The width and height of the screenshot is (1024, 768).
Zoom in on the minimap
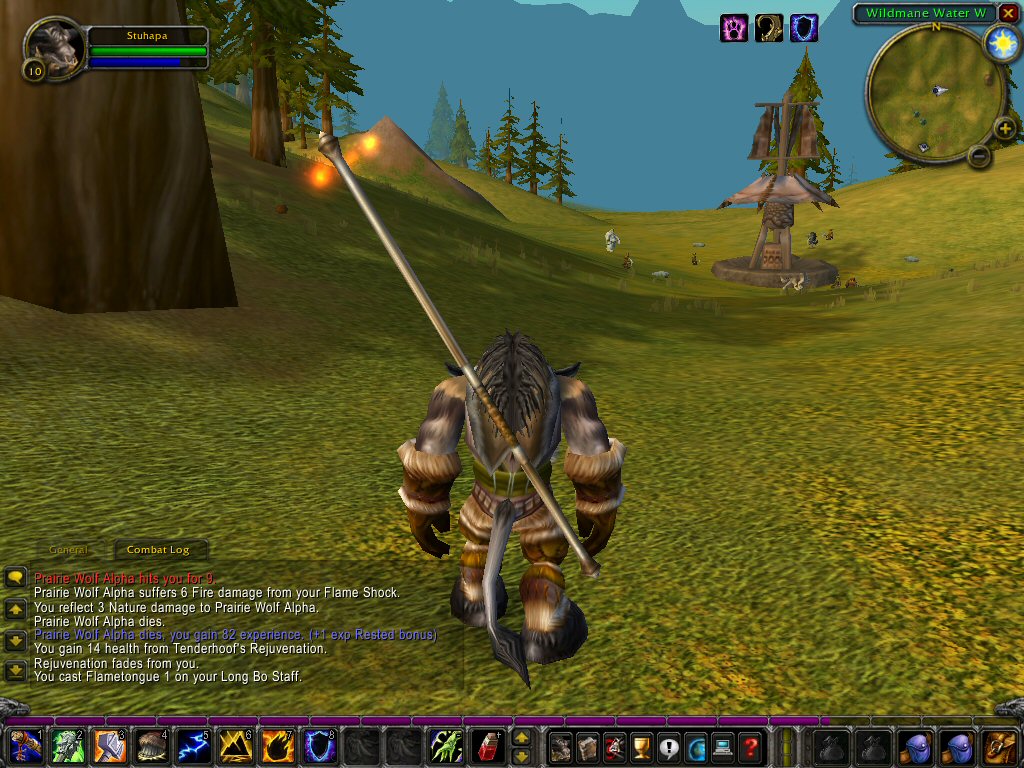point(1004,127)
